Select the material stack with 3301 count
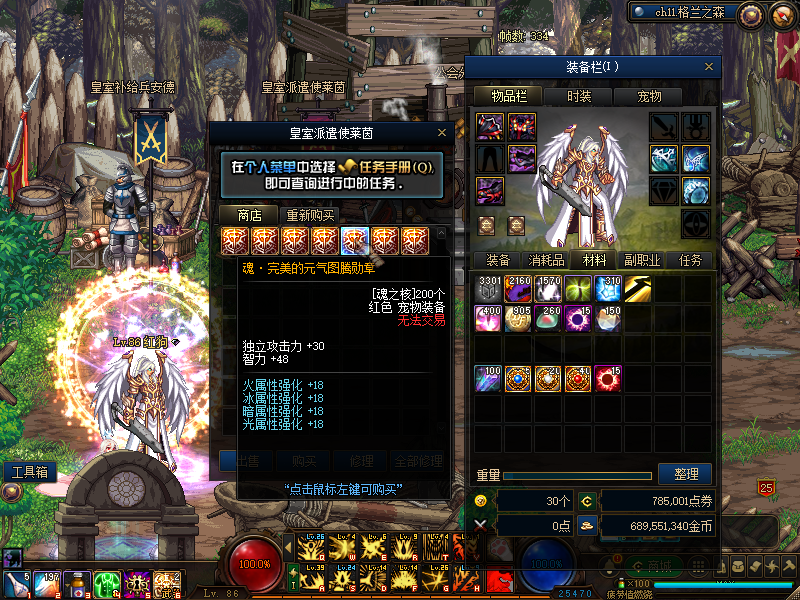 [489, 289]
